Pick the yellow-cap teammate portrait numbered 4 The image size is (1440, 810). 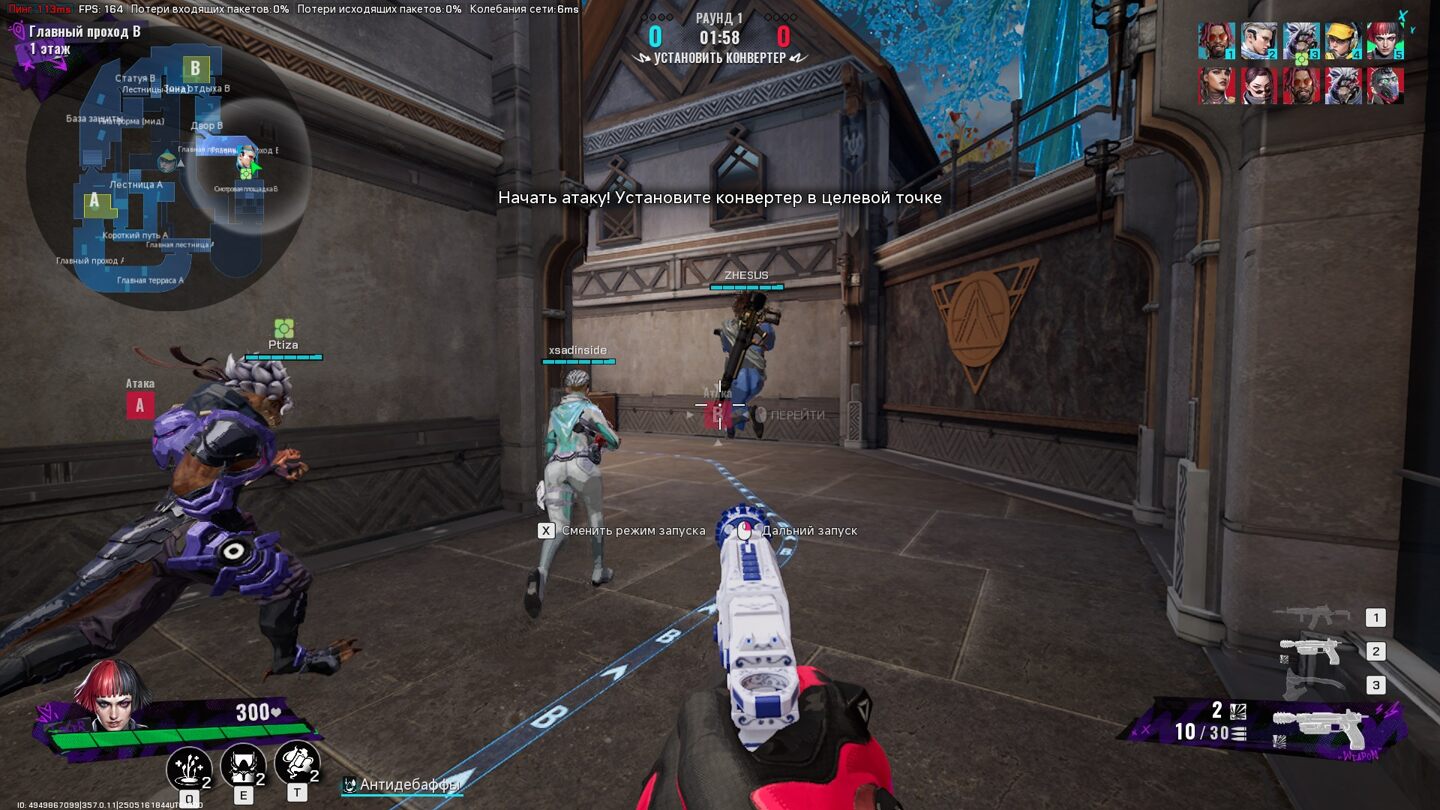click(1343, 41)
